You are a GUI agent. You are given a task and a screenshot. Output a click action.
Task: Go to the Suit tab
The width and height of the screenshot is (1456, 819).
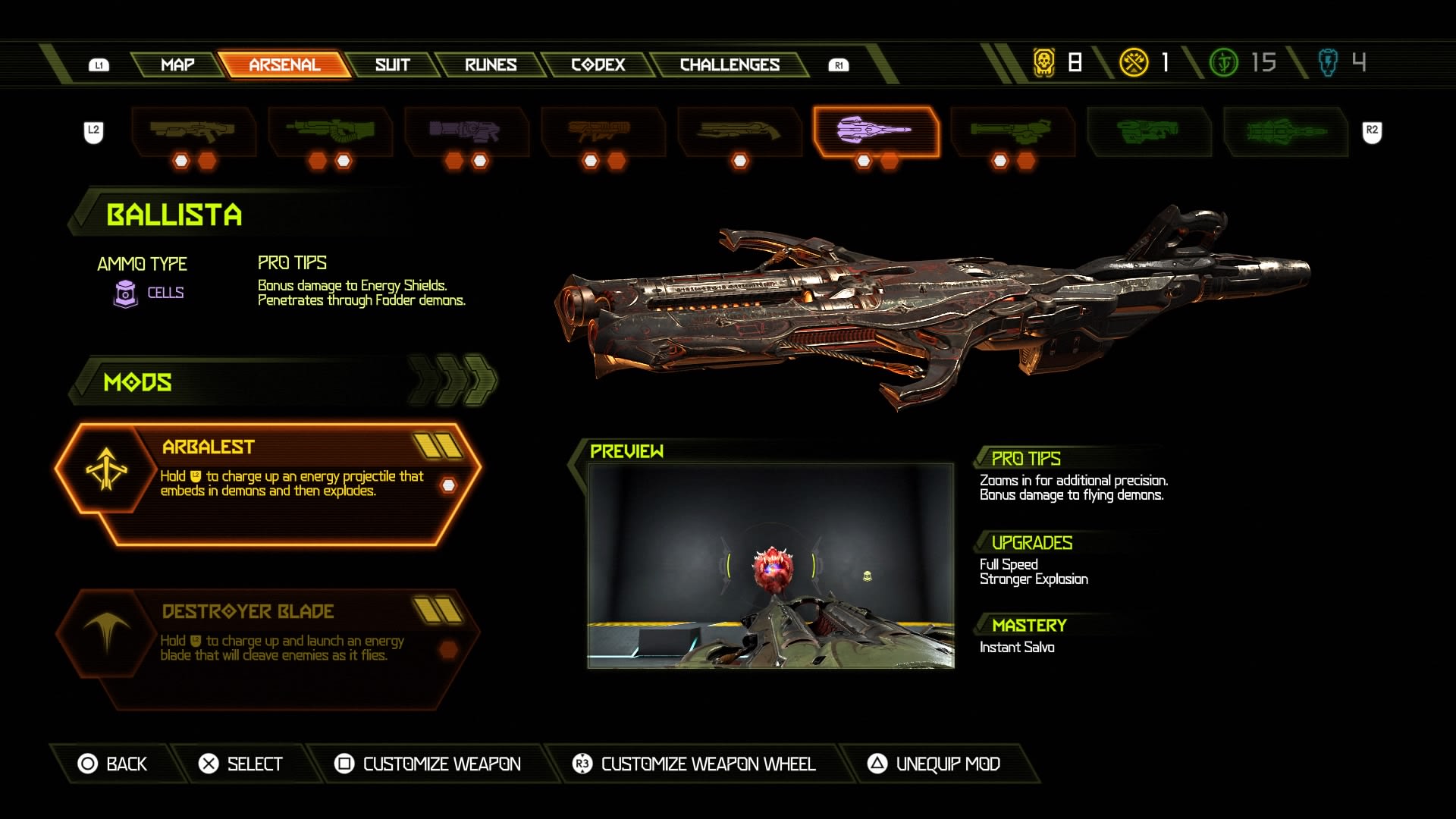[392, 65]
